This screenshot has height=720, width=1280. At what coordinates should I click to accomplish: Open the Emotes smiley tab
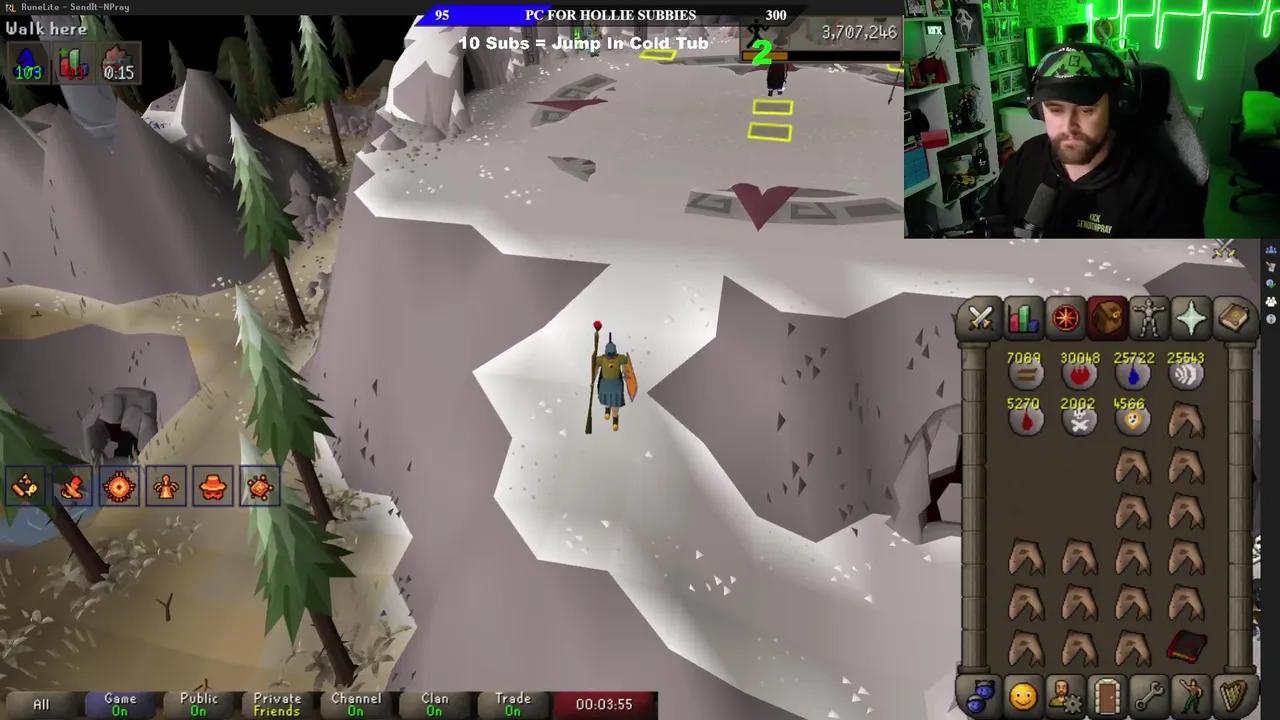click(x=1022, y=697)
